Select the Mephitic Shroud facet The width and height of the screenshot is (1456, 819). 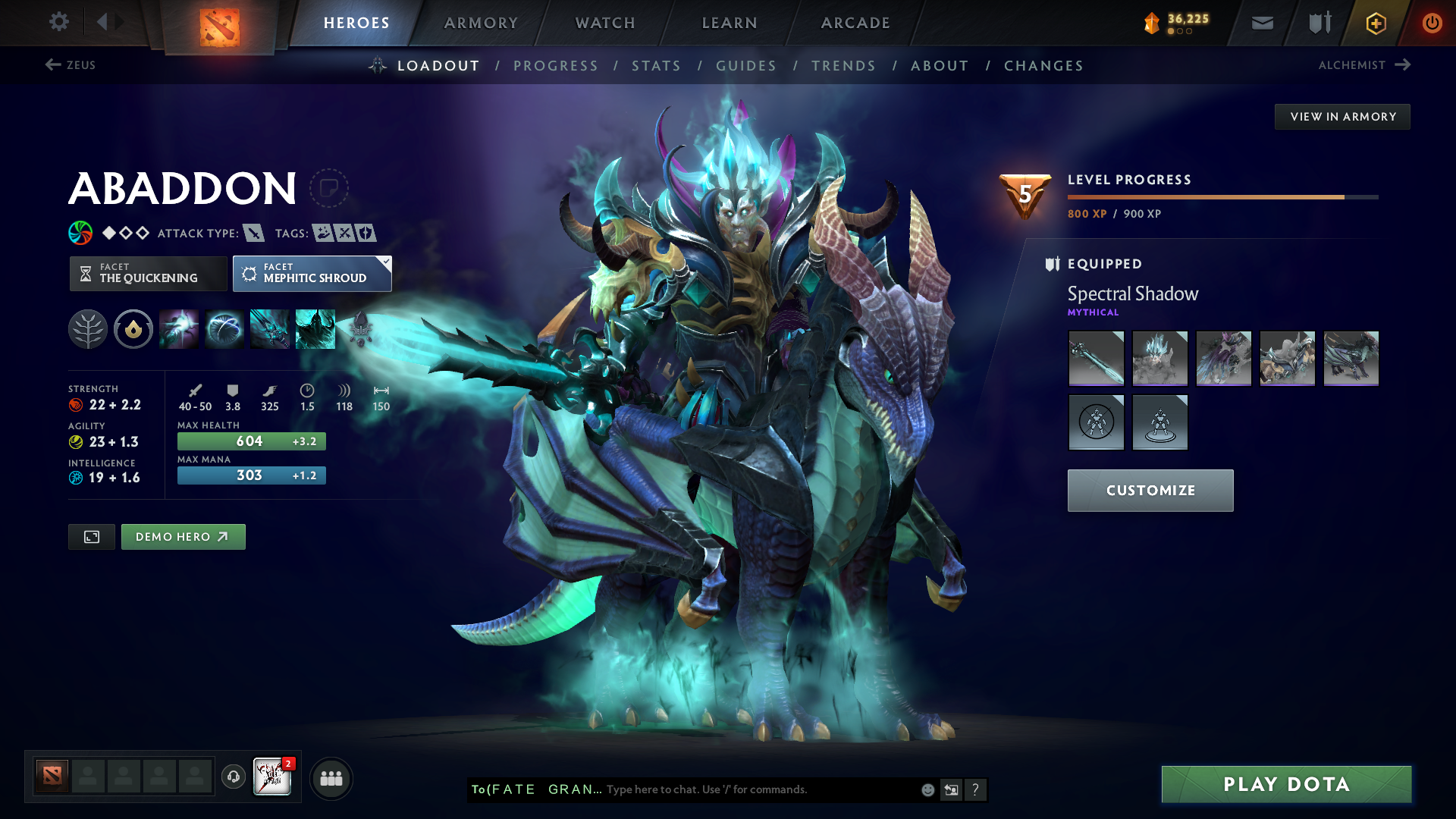[x=311, y=273]
